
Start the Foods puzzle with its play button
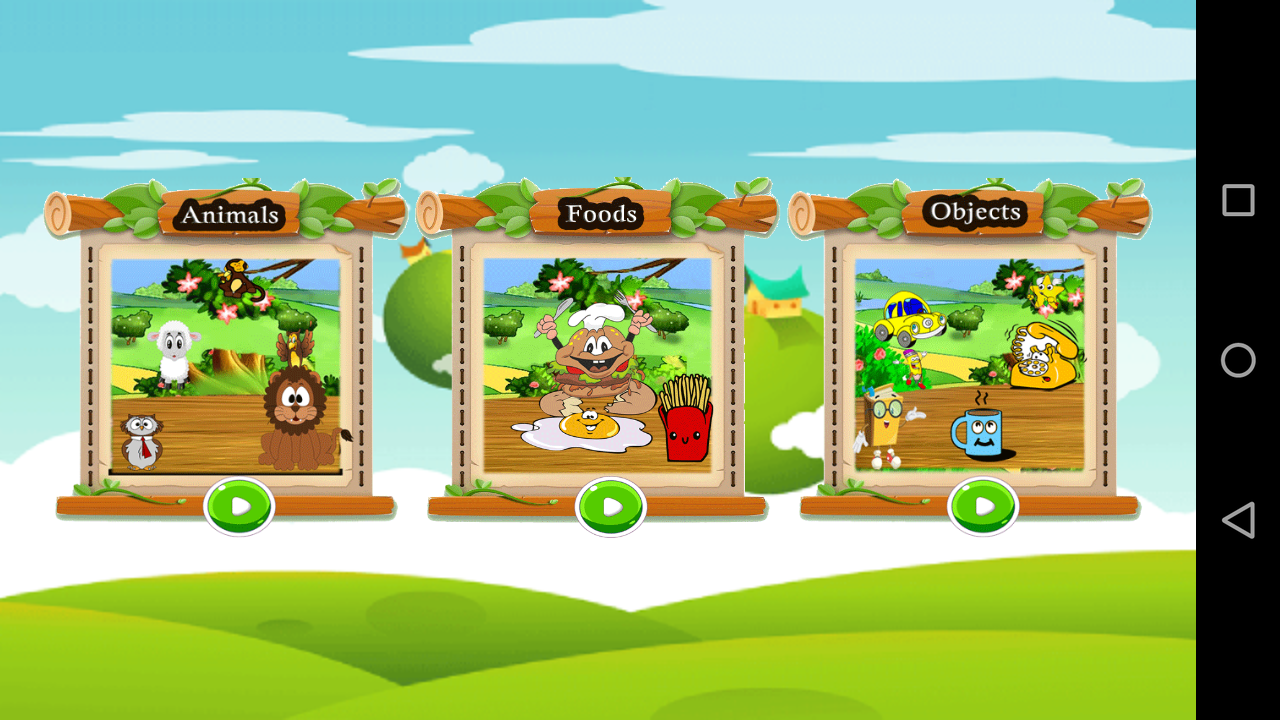(x=611, y=505)
